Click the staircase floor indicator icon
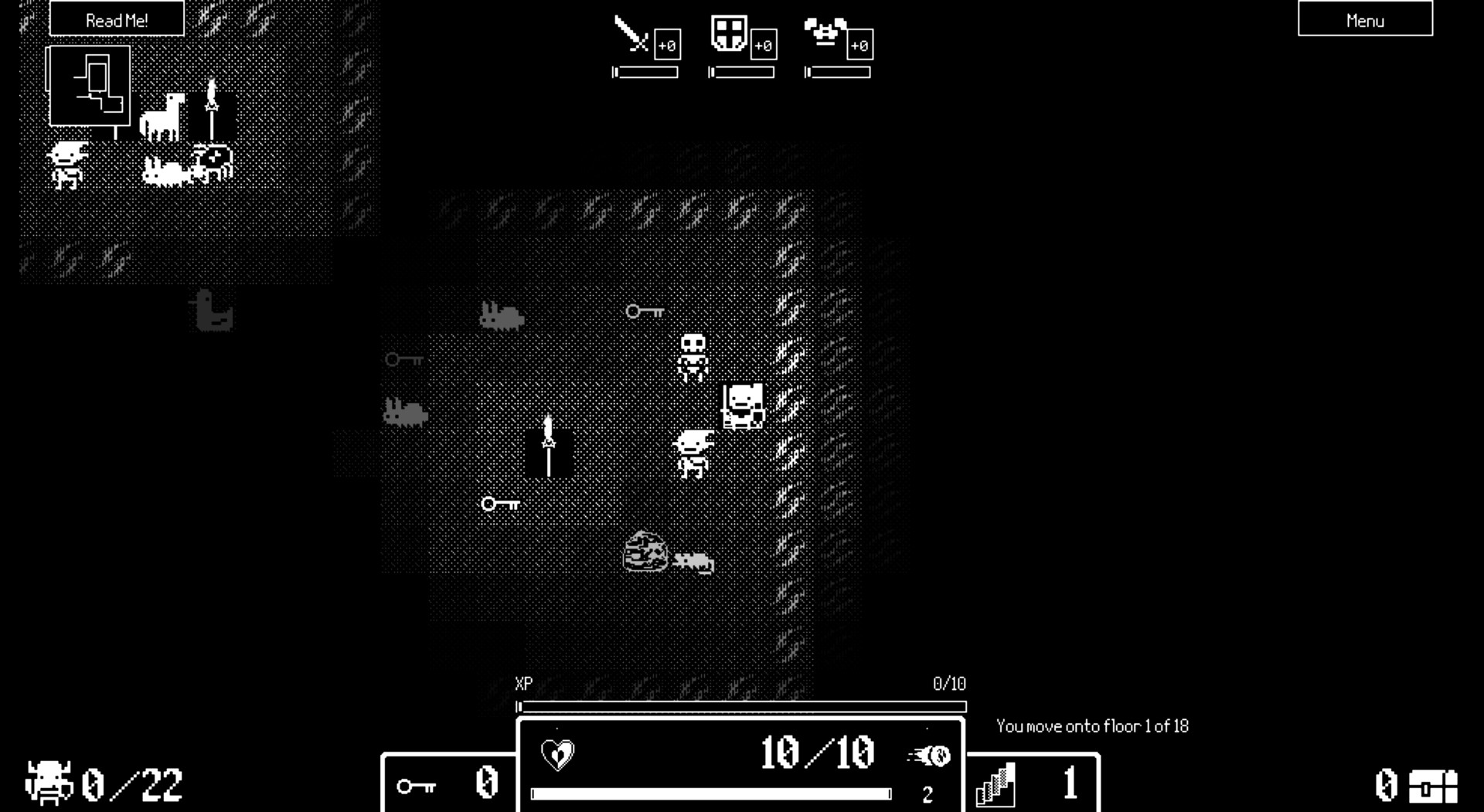Image resolution: width=1484 pixels, height=812 pixels. click(x=996, y=783)
